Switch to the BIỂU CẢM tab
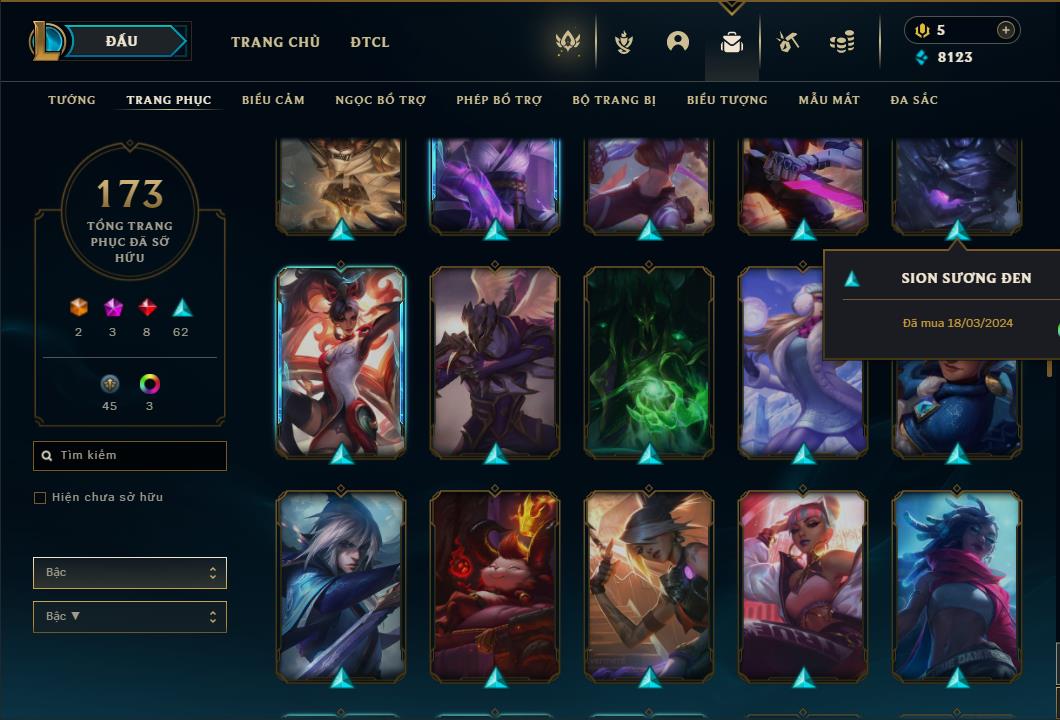 (273, 100)
